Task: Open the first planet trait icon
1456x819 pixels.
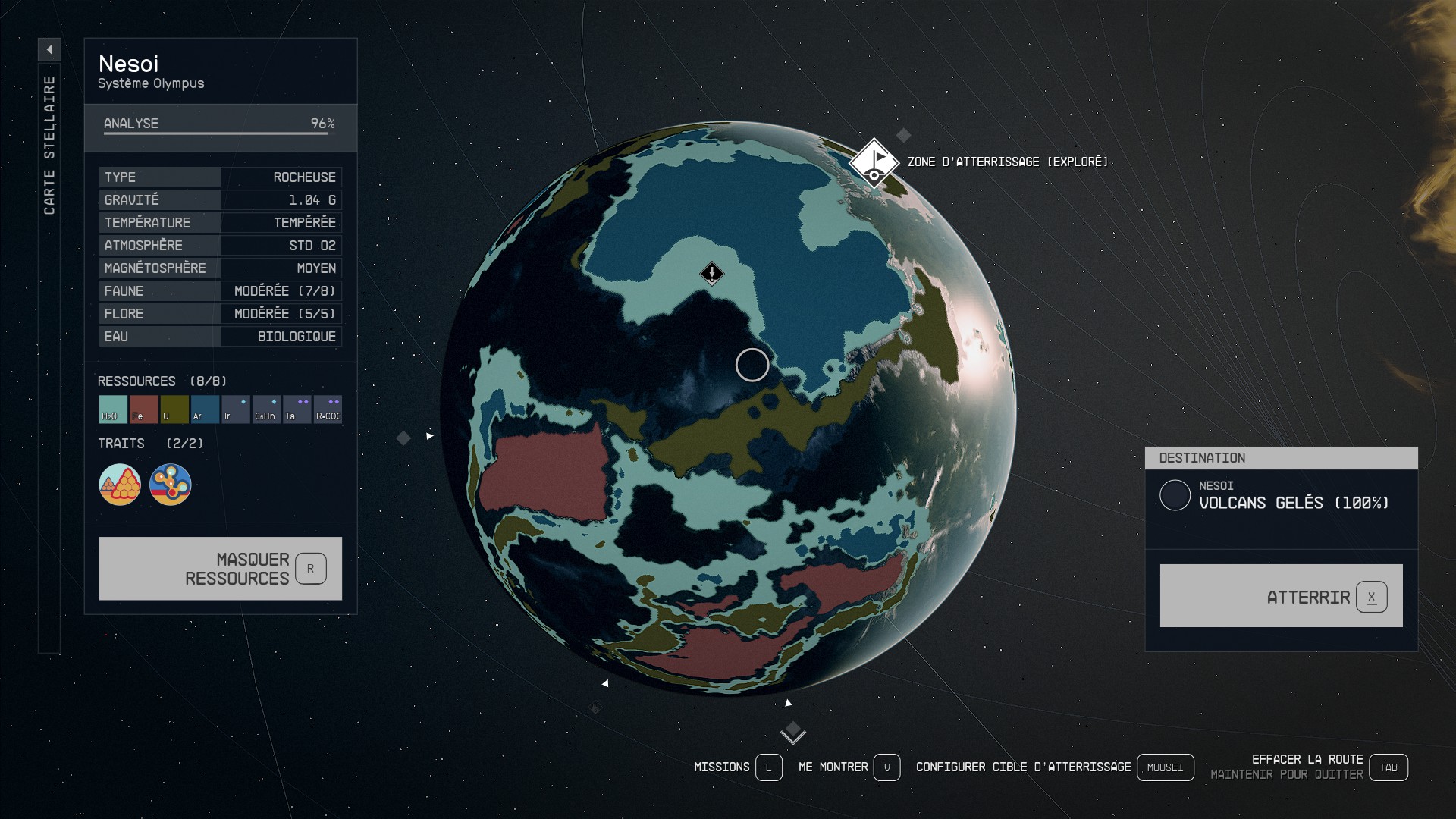Action: (x=120, y=485)
